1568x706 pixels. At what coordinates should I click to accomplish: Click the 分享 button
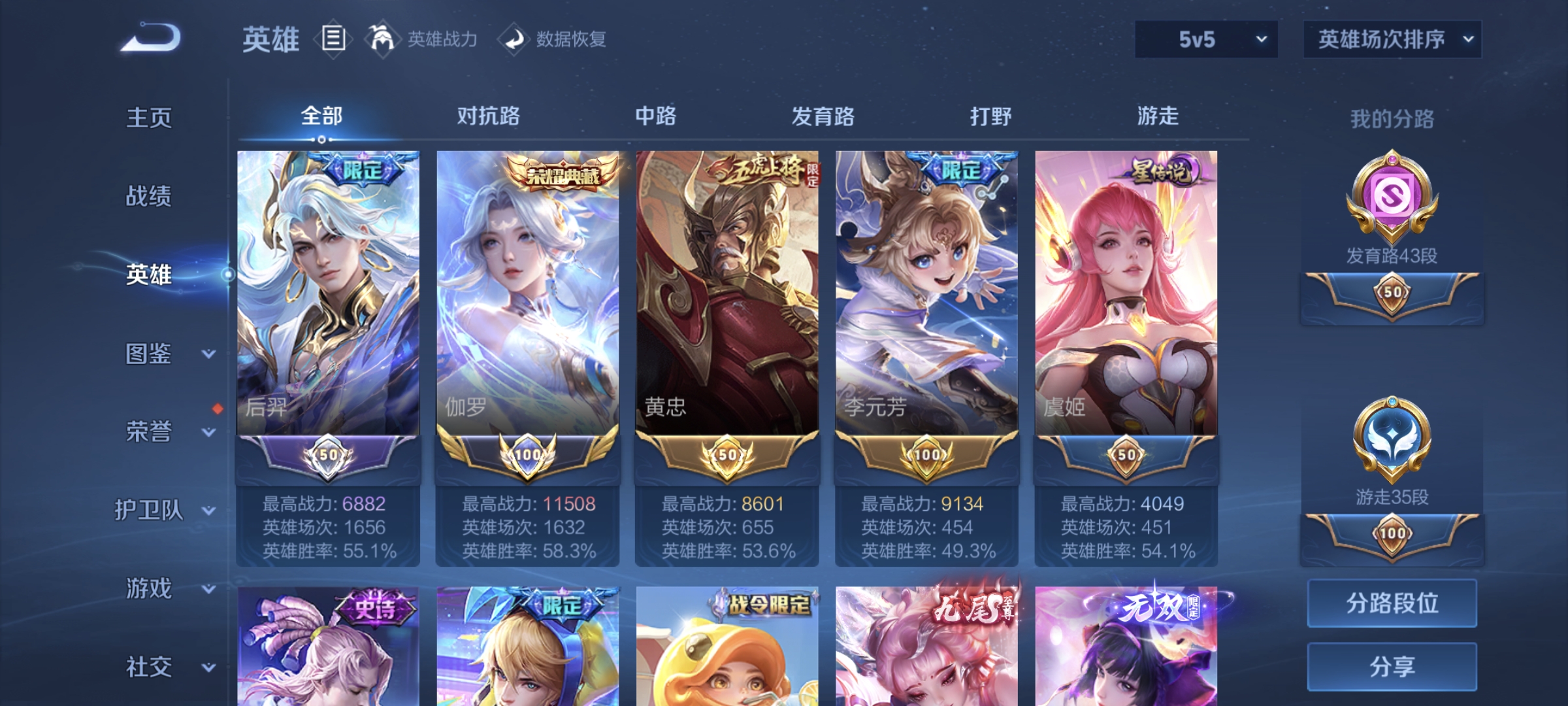tap(1392, 667)
